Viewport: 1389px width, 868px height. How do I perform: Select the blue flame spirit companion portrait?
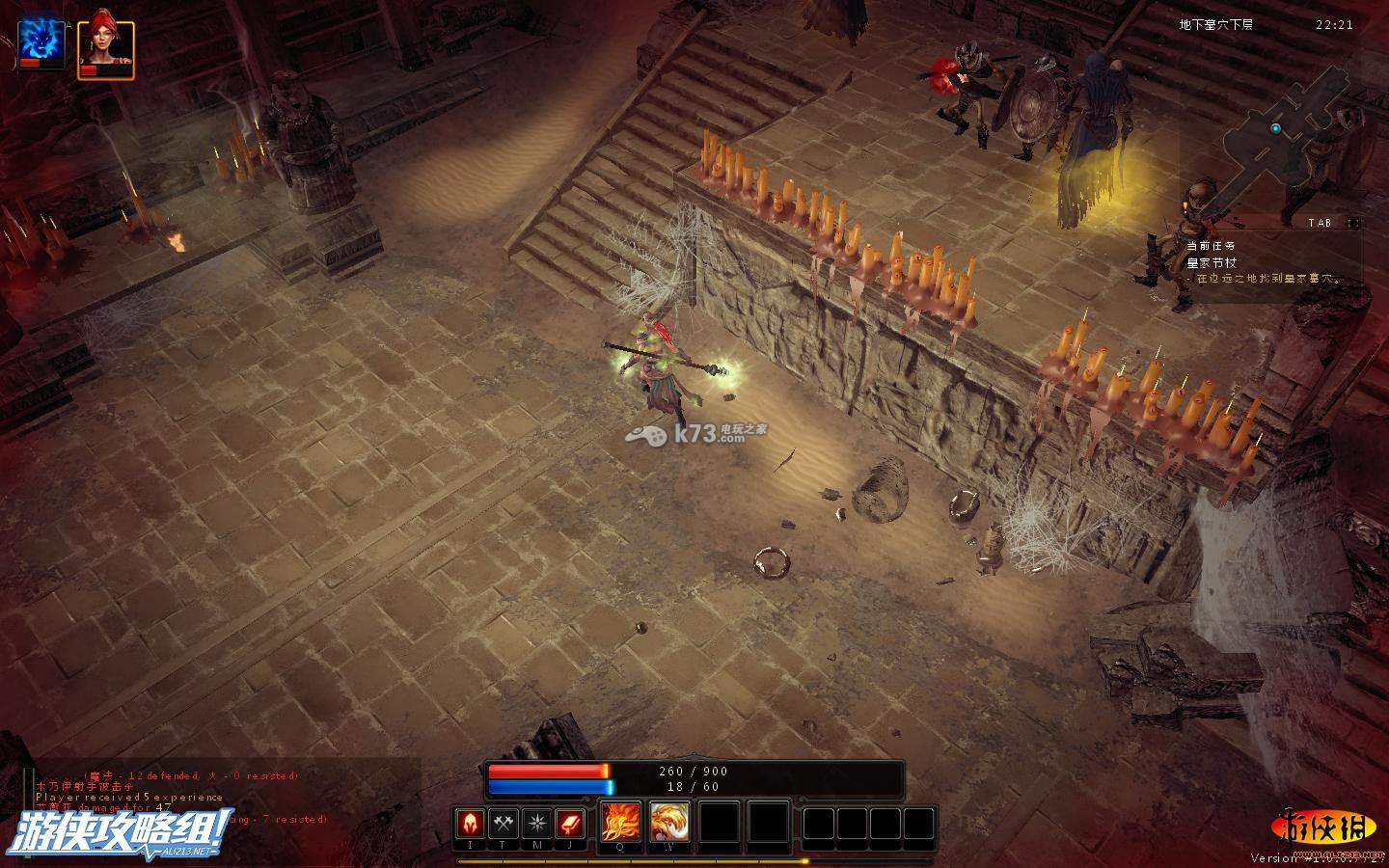(x=41, y=44)
